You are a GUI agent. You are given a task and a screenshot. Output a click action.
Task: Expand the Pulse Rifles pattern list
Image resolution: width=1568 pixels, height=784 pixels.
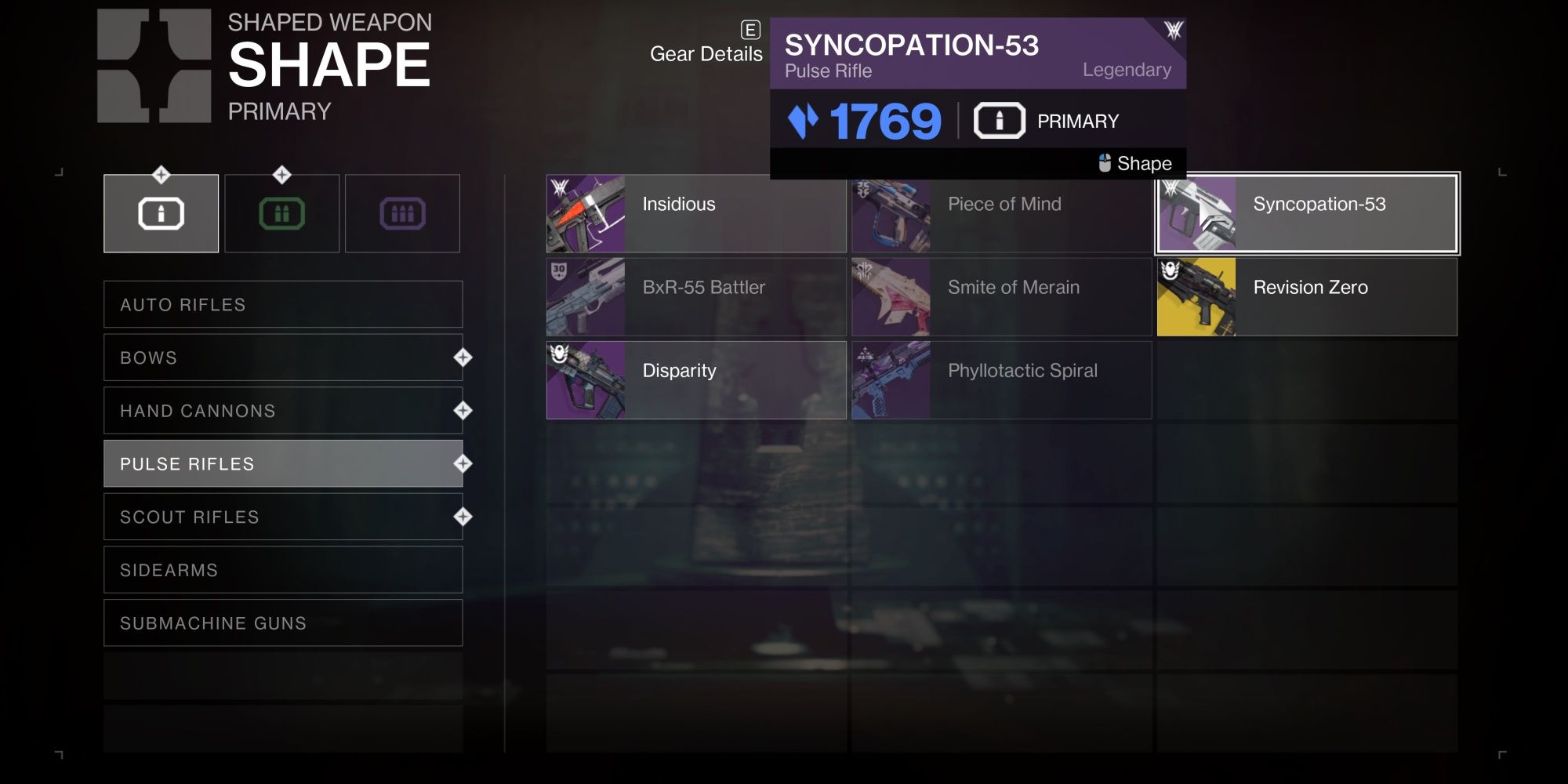(x=282, y=463)
